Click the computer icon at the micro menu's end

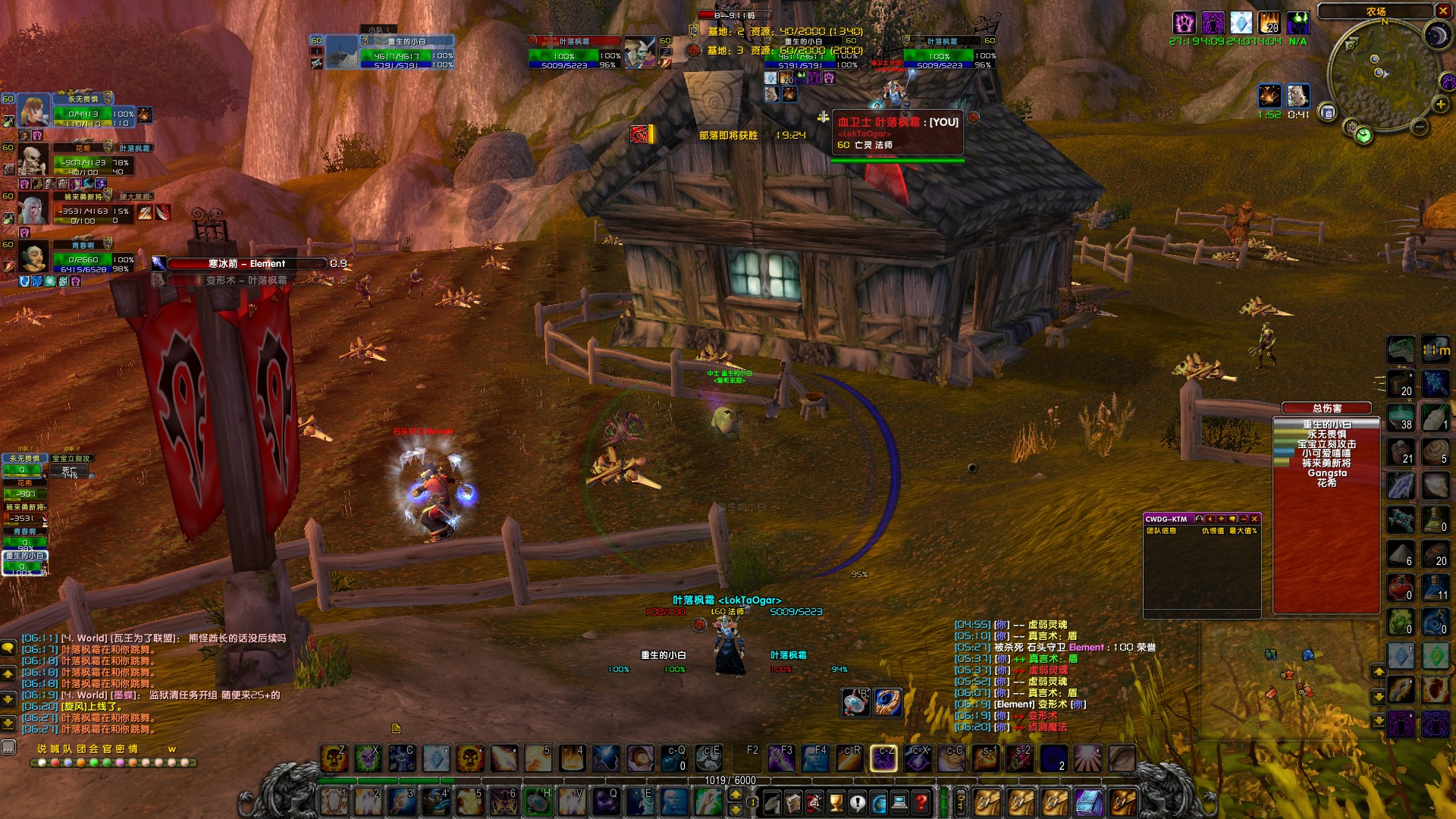tap(900, 802)
